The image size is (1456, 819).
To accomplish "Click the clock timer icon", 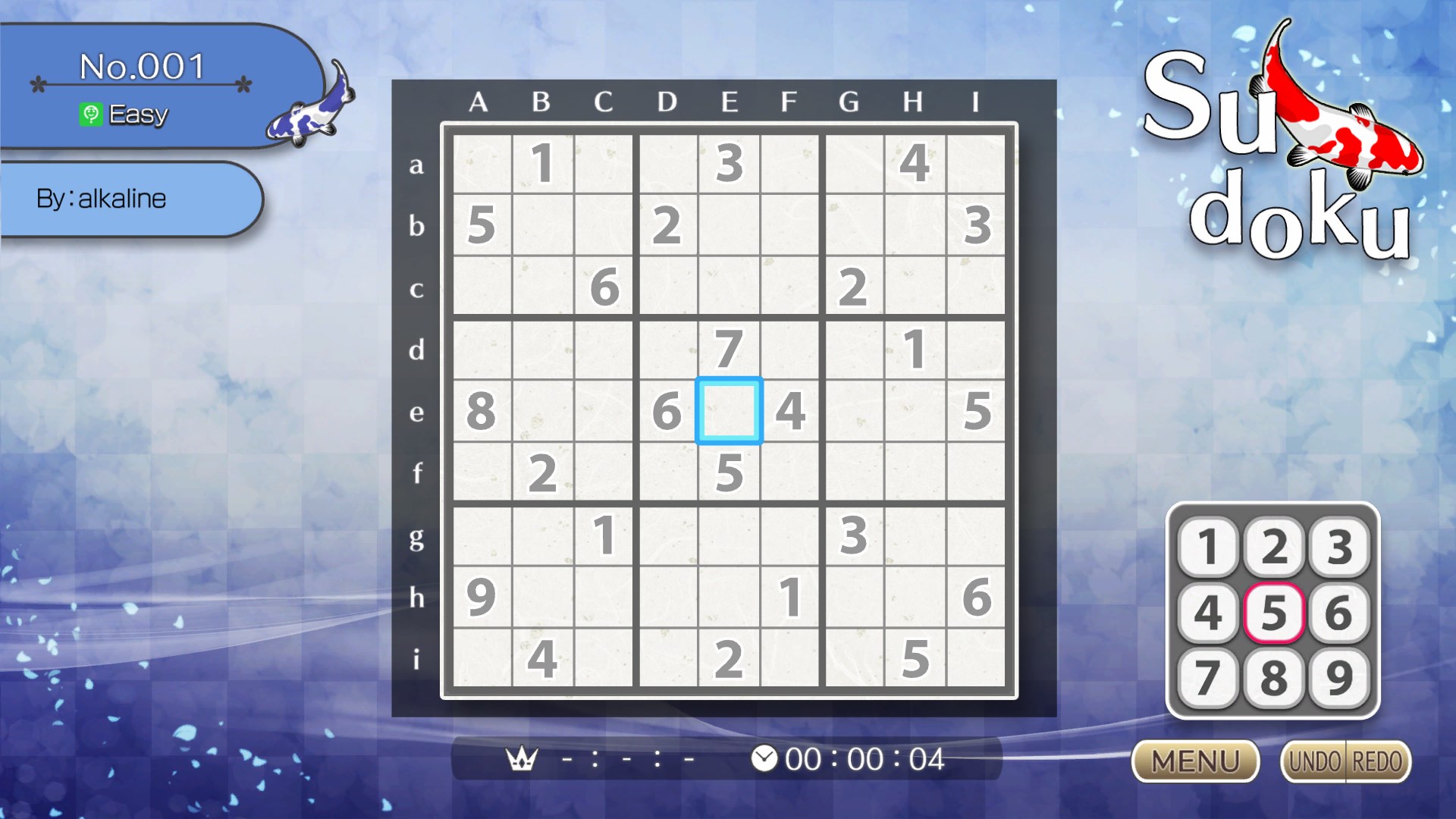I will coord(764,758).
